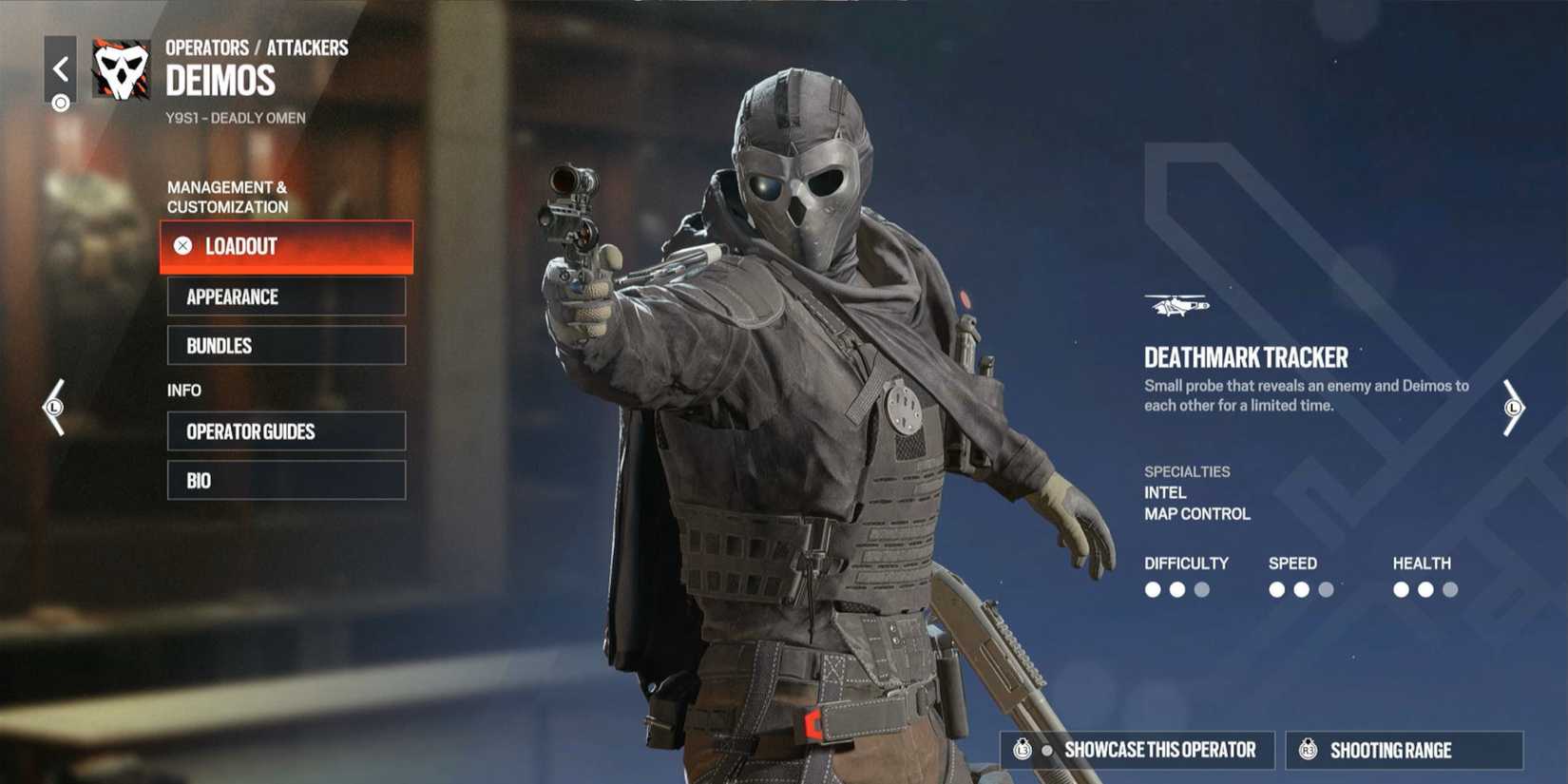Screen dimensions: 1568x784
Task: View the Bio of Deimos
Action: 285,480
